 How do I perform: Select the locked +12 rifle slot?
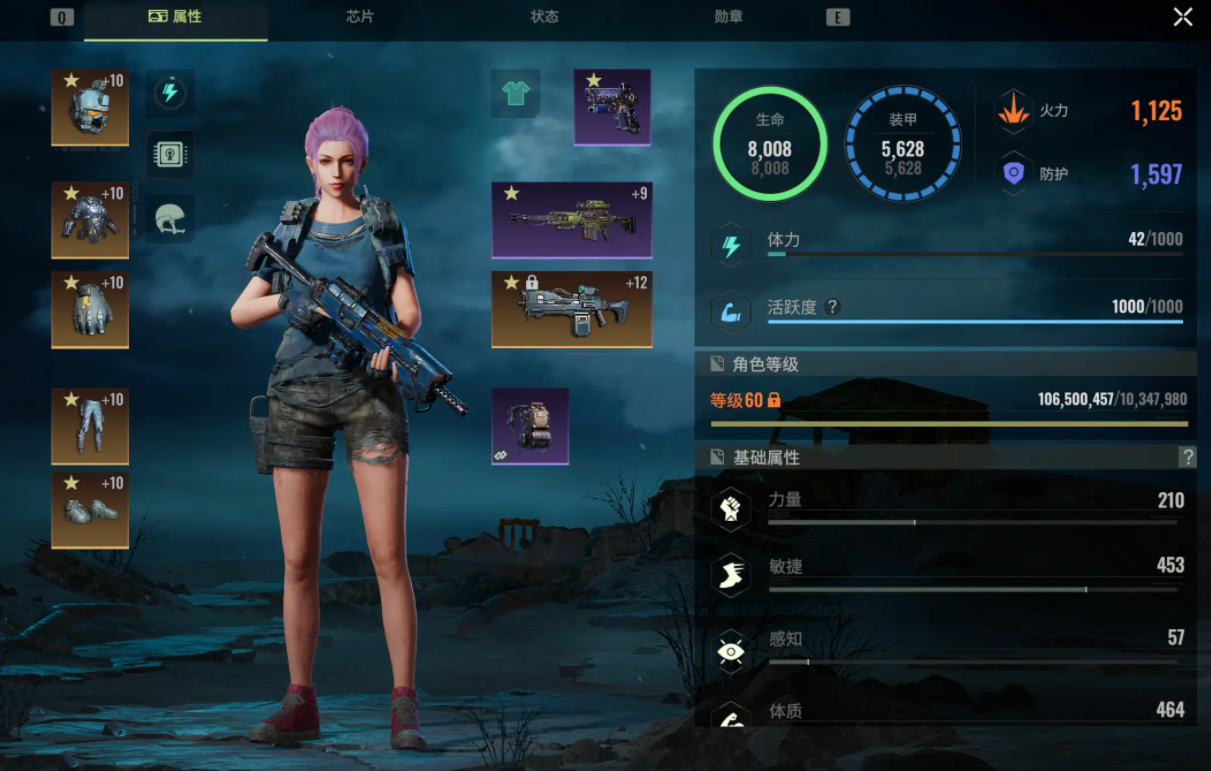[x=572, y=309]
